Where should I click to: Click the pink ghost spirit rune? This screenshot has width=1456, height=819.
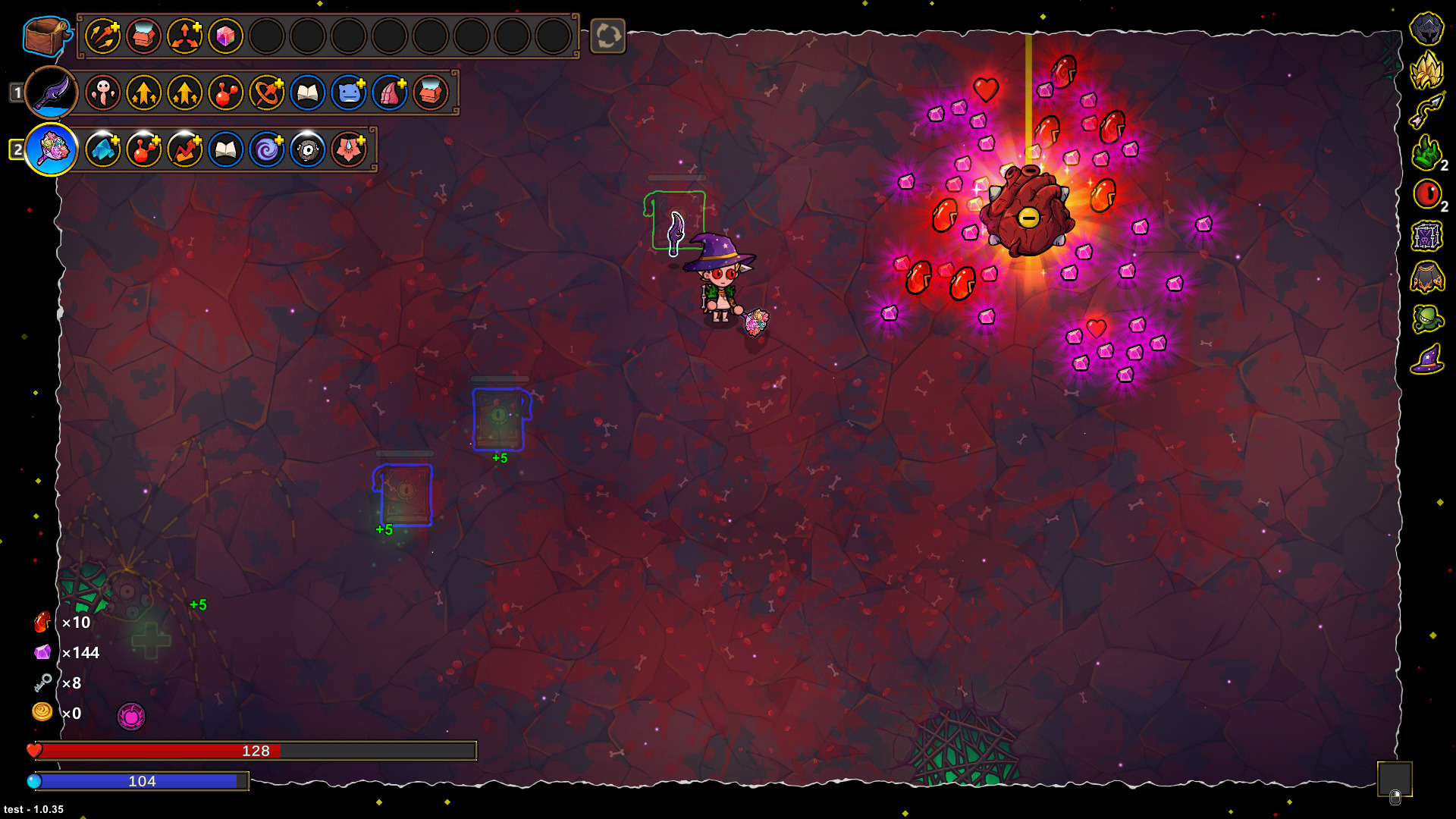click(x=102, y=93)
